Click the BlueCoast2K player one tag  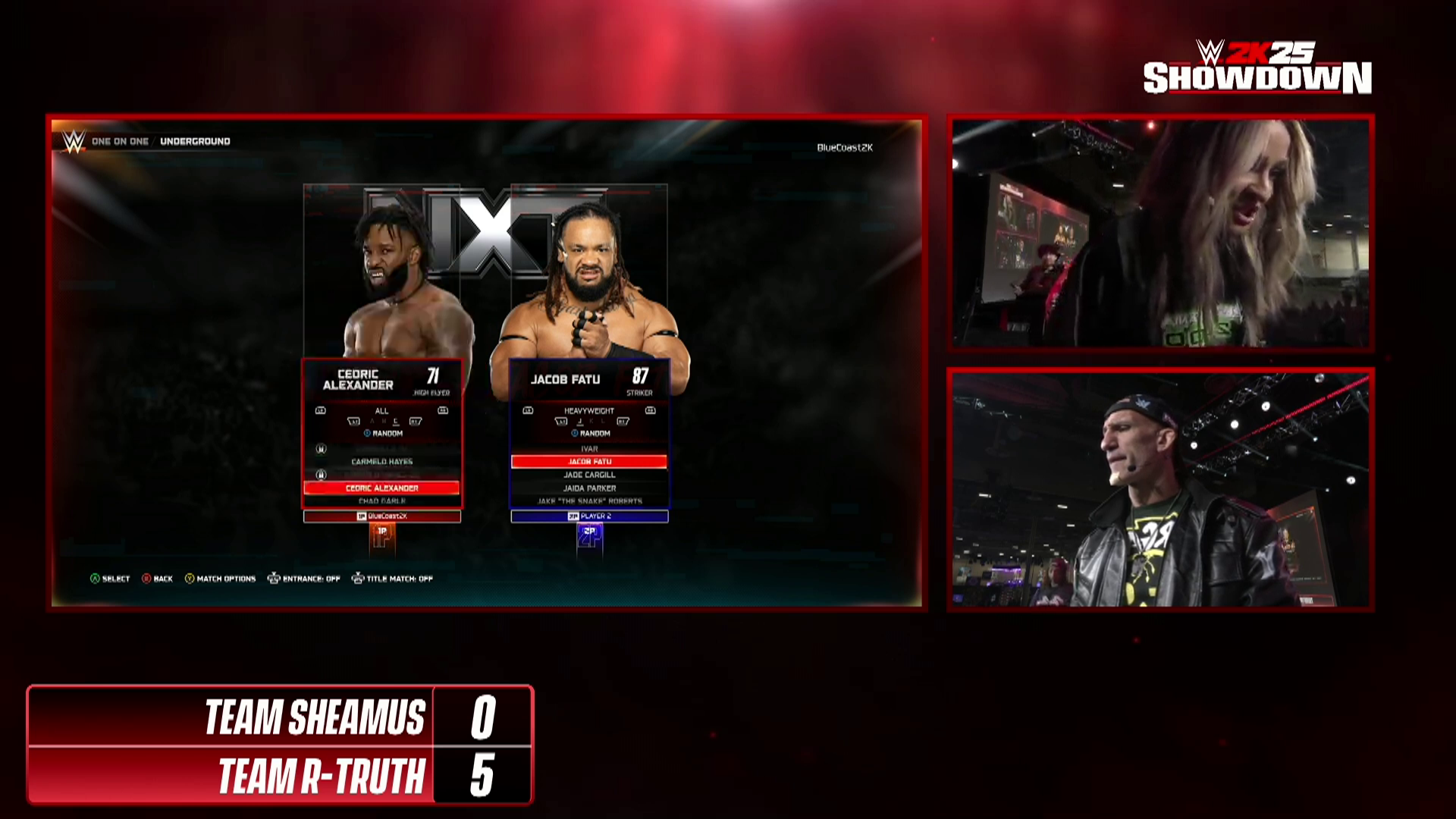pos(382,516)
